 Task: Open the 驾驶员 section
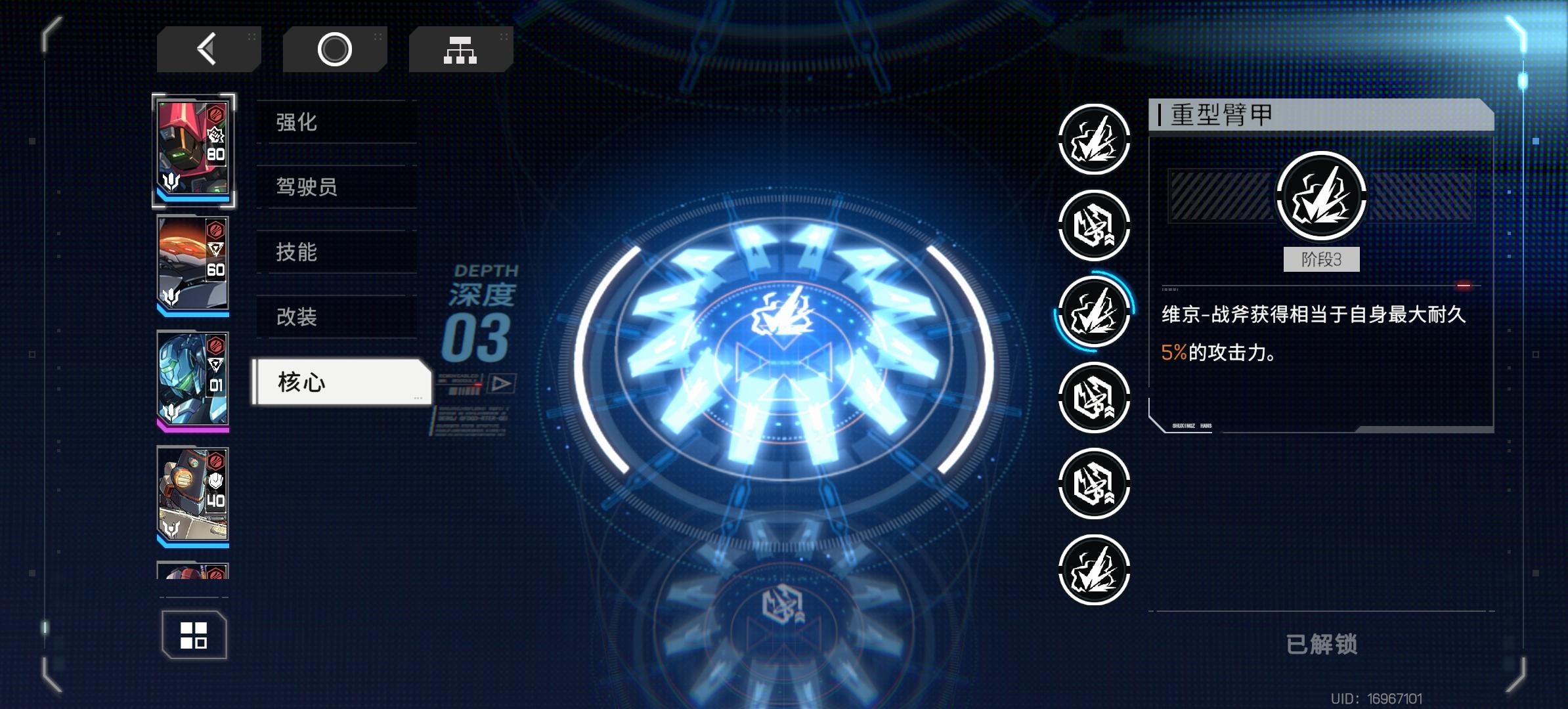tap(307, 188)
